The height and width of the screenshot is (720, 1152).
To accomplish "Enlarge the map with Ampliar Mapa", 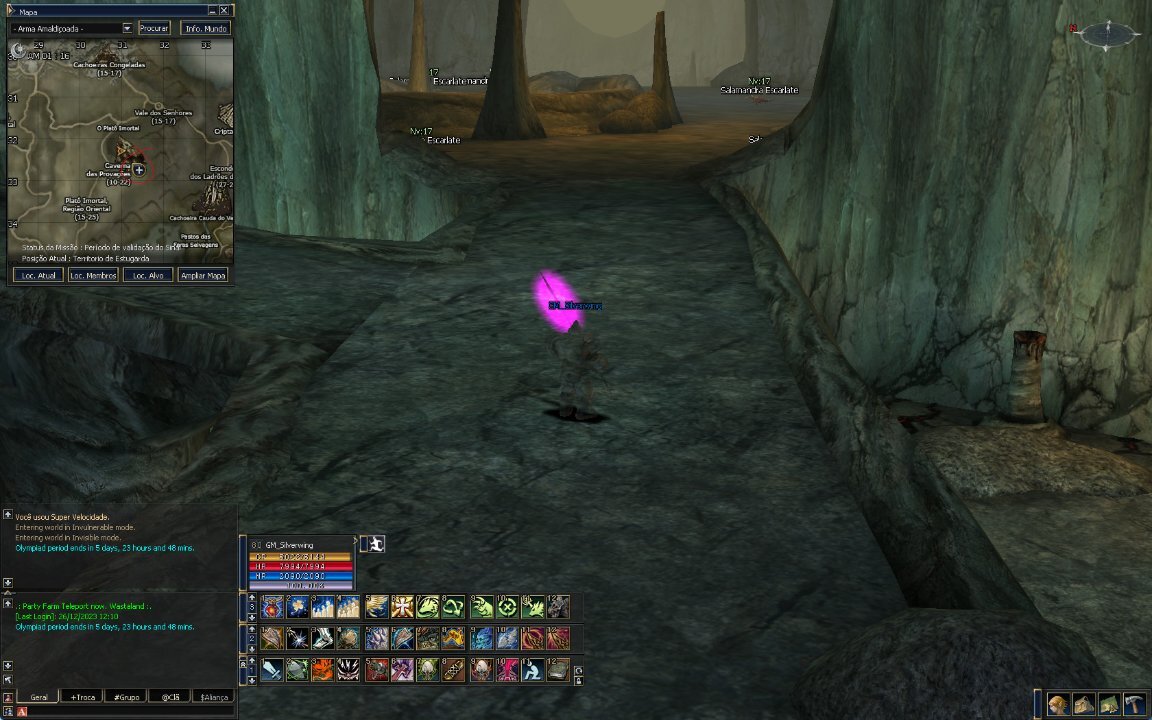I will tap(202, 275).
